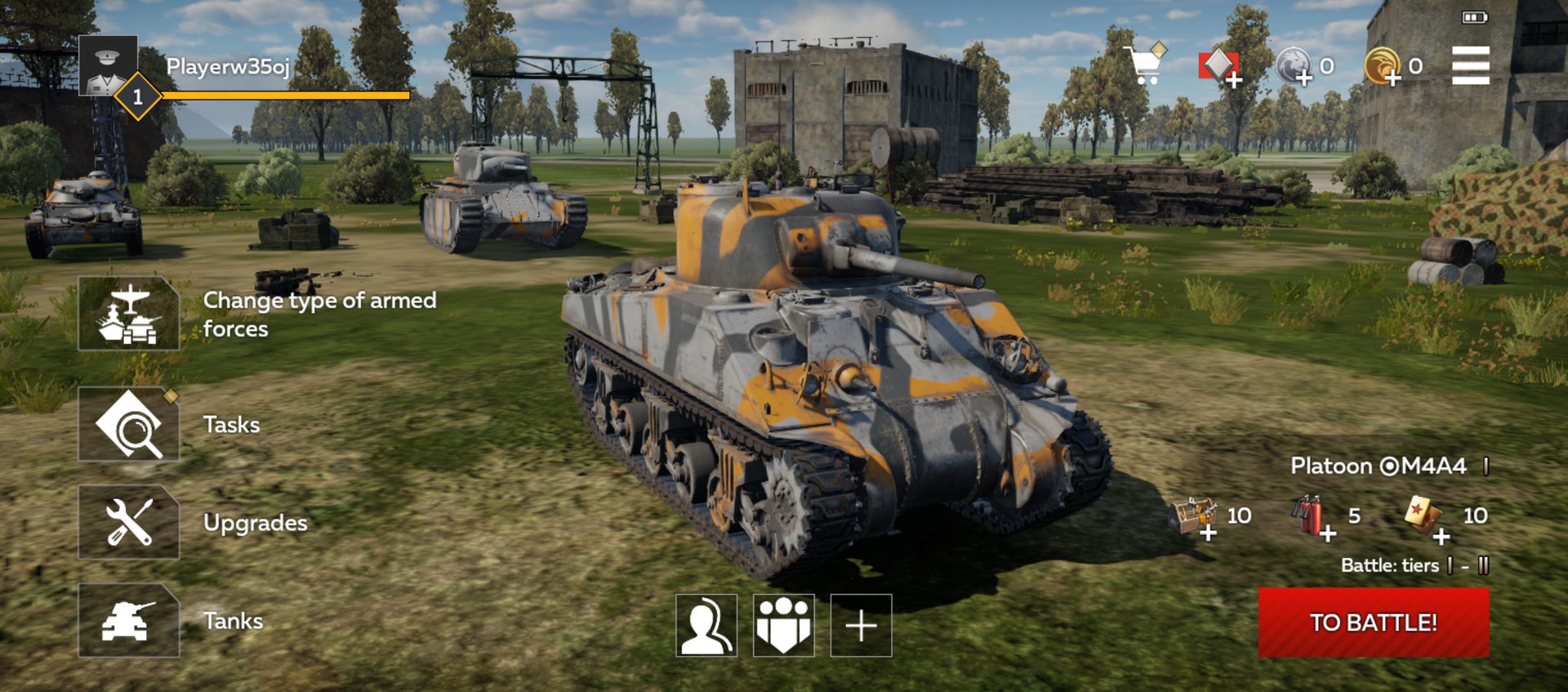Open Change type of armed forces
Image resolution: width=1568 pixels, height=692 pixels.
129,314
